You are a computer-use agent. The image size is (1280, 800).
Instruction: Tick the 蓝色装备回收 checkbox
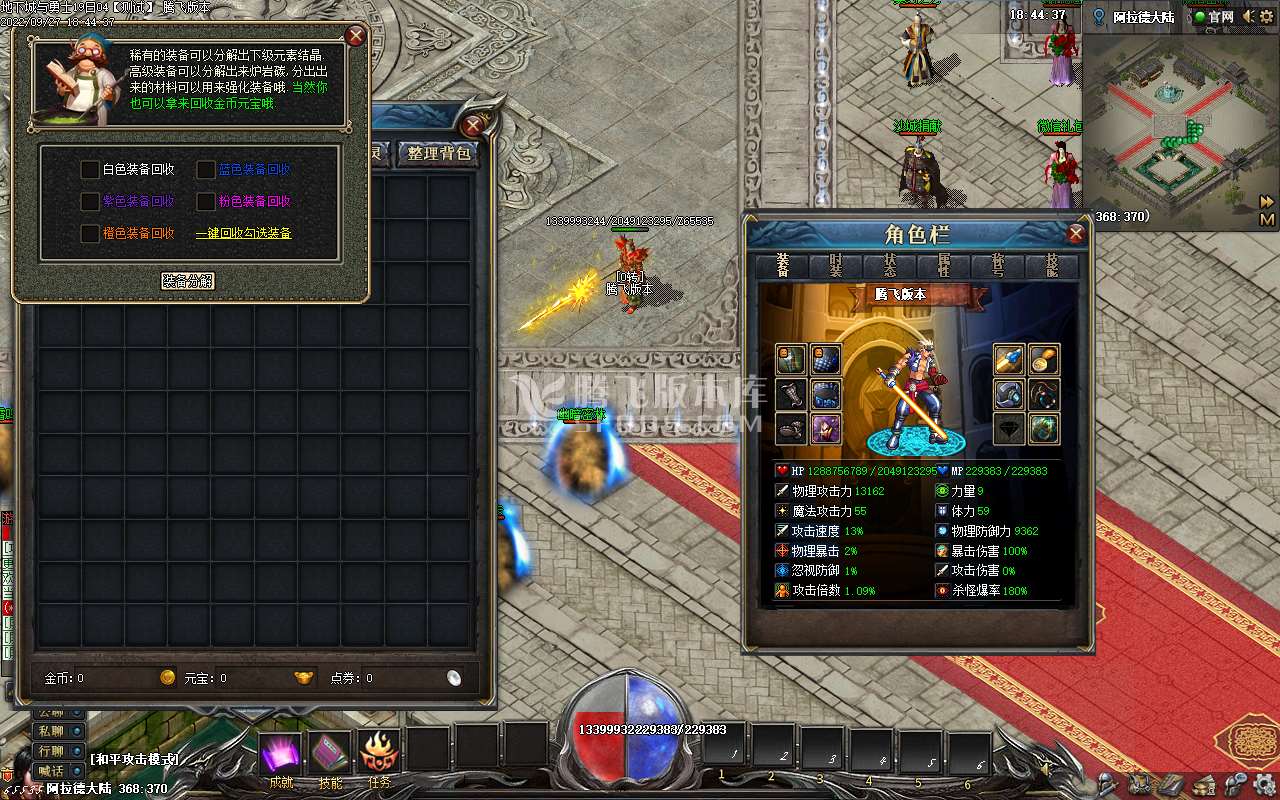click(x=206, y=170)
